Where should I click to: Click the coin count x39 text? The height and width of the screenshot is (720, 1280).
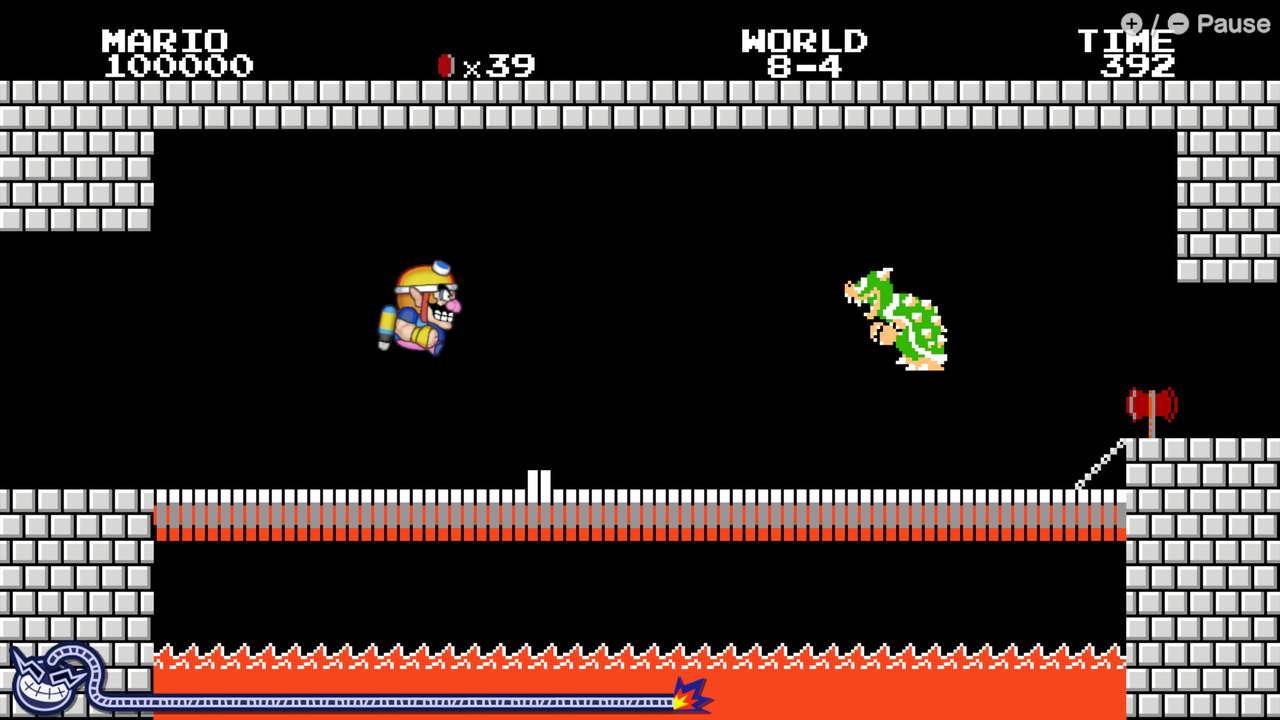500,64
